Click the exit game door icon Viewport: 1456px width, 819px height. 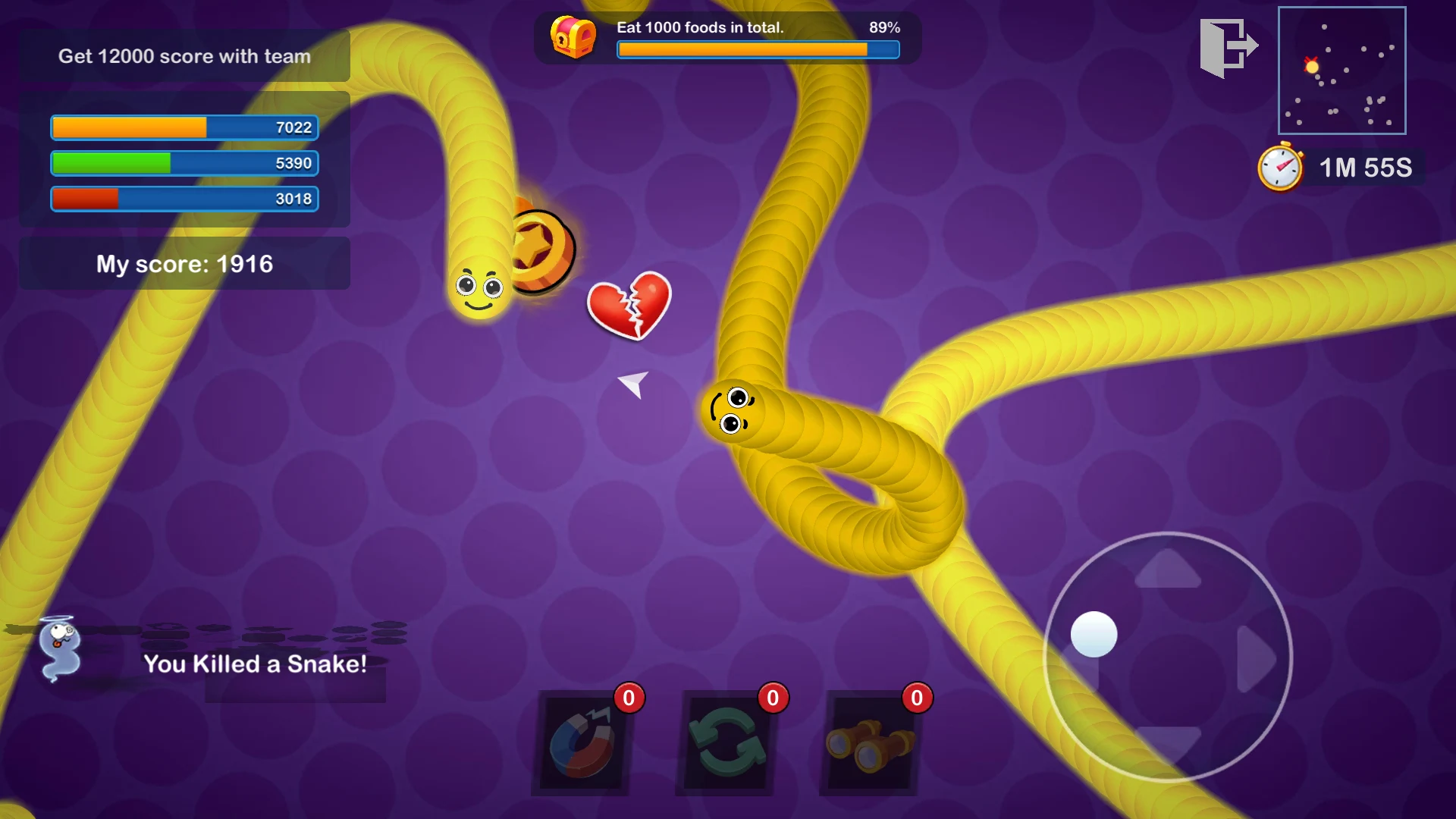click(1228, 48)
